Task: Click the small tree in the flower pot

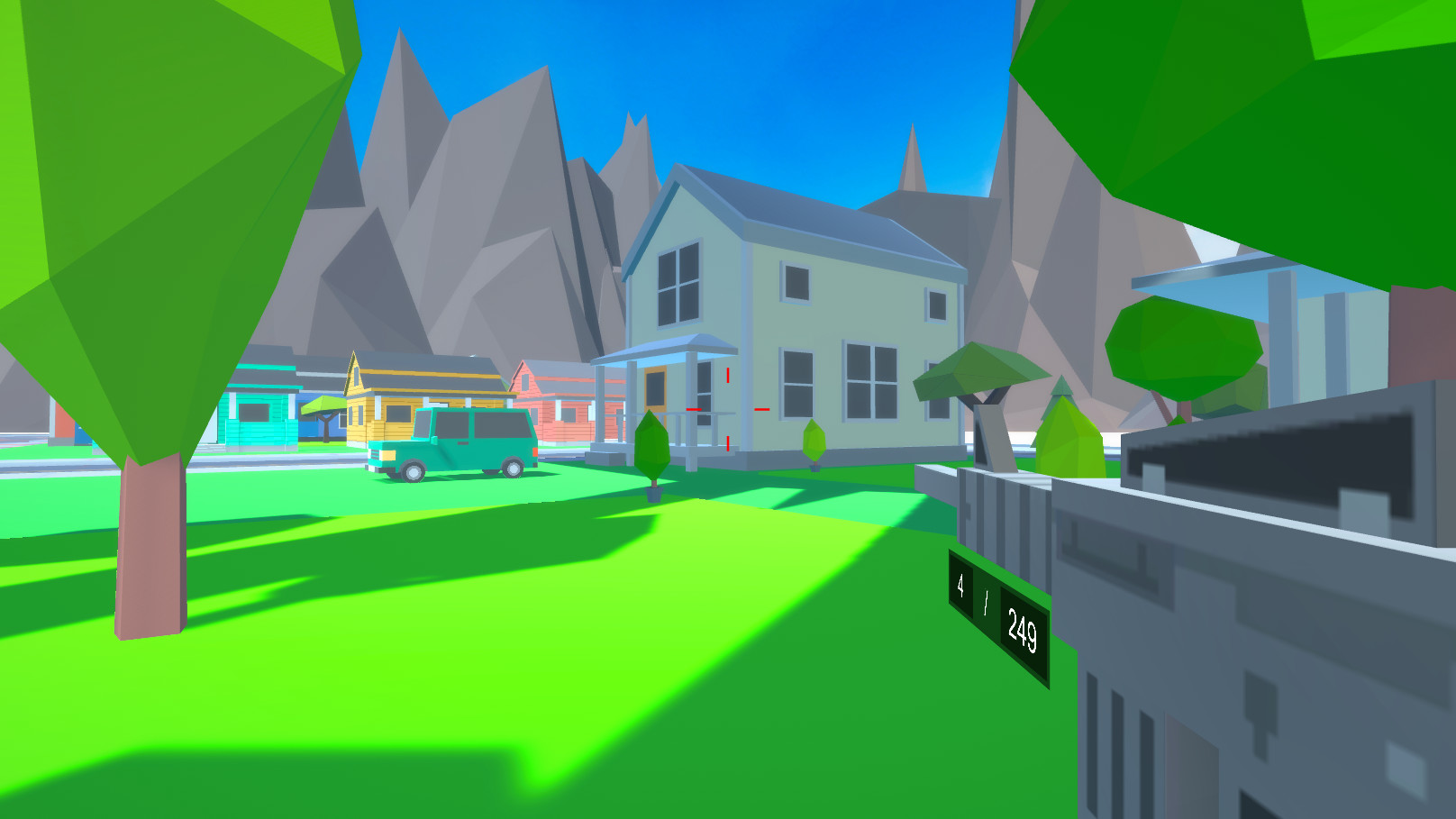Action: (651, 450)
